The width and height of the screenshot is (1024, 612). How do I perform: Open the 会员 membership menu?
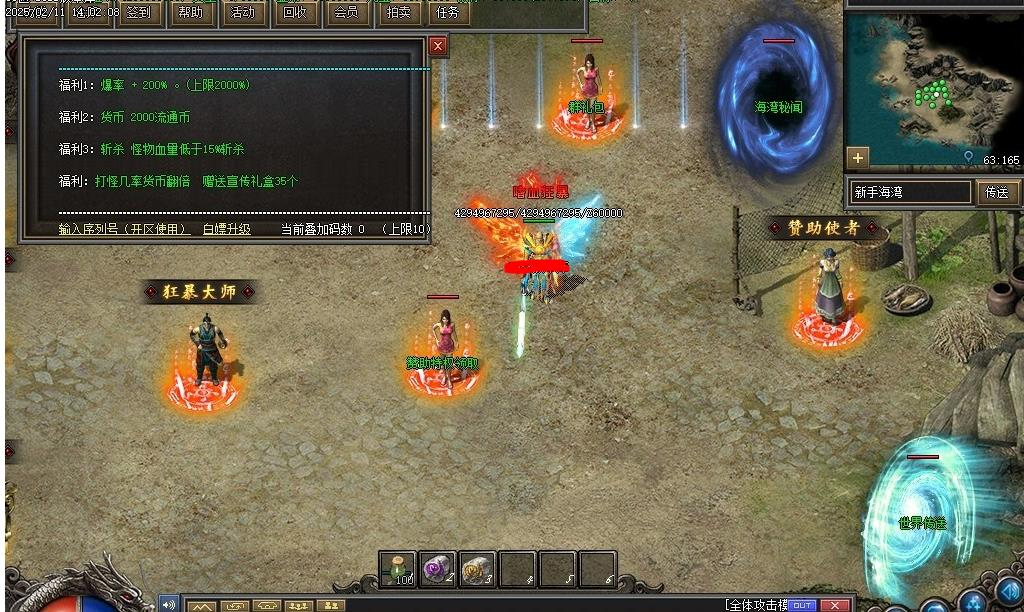[346, 13]
